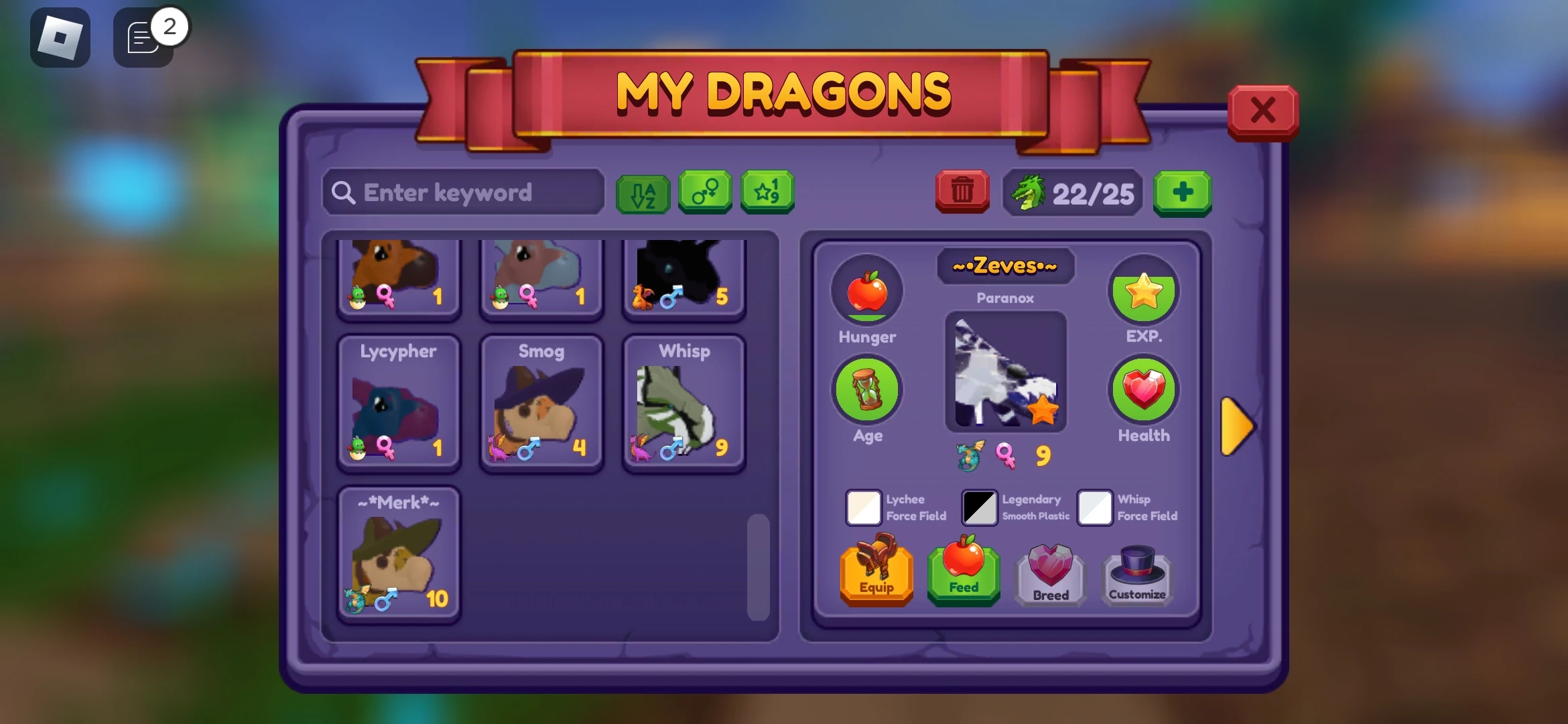Toggle the Legendary Smooth Plastic swatch
Viewport: 1568px width, 724px height.
979,507
